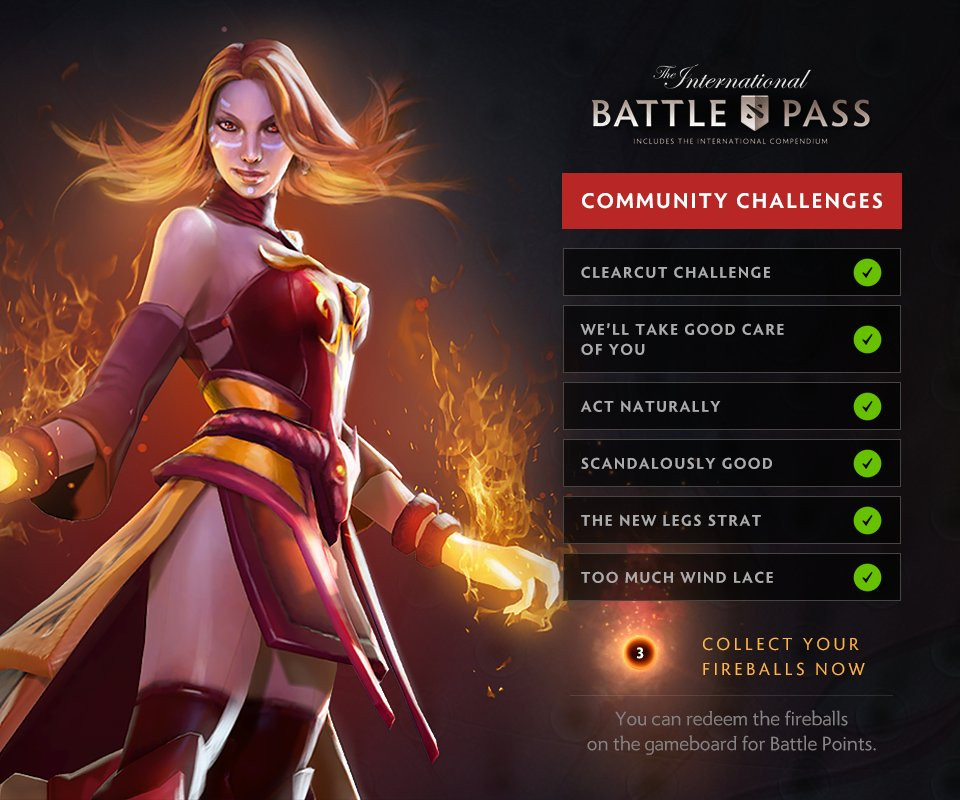Open the Community Challenges red header

731,201
